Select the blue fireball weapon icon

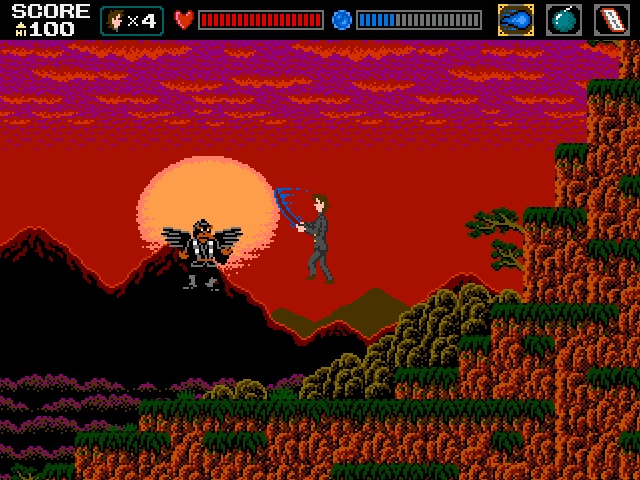tap(516, 20)
